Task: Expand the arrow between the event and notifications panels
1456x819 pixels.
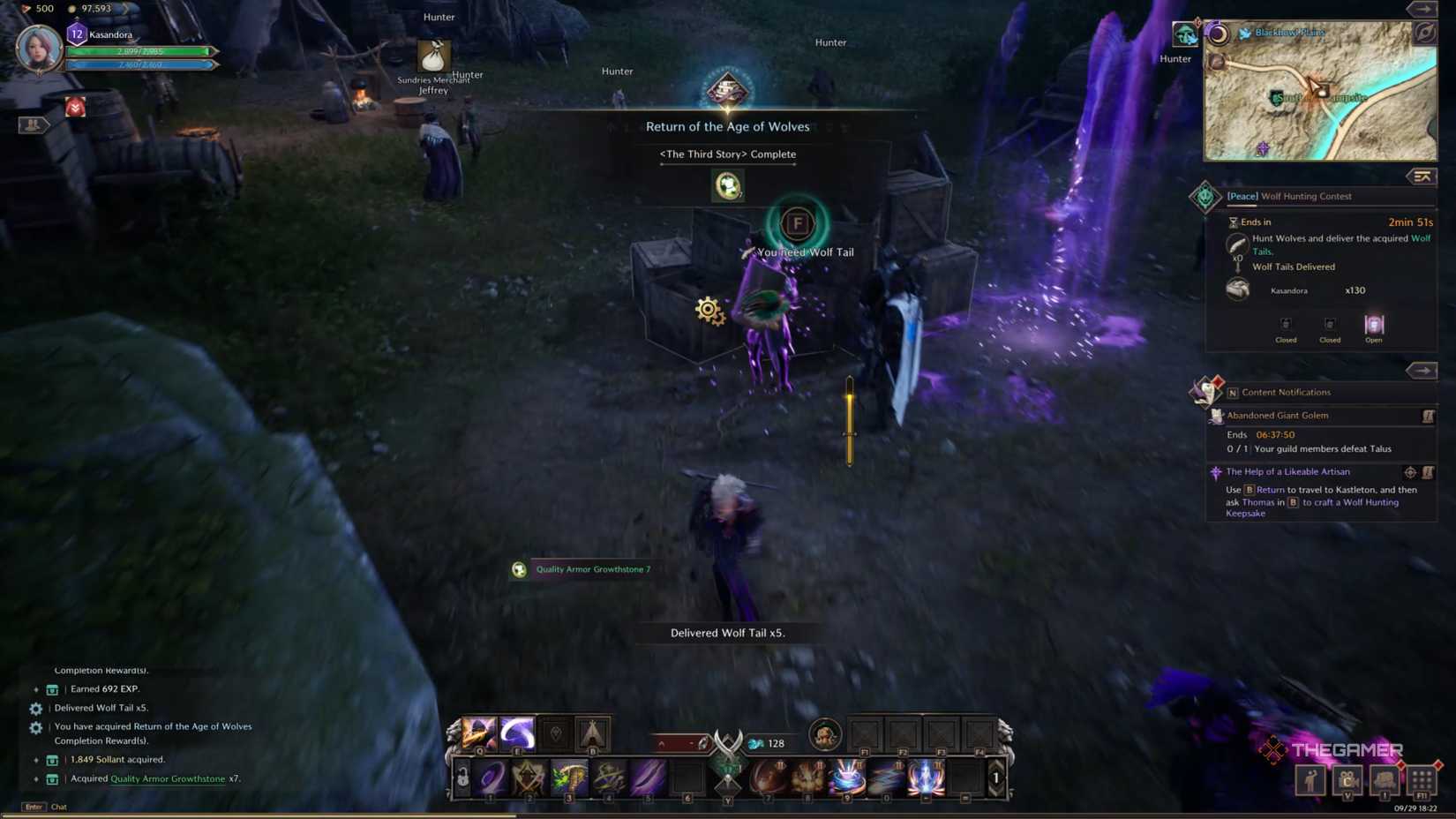Action: click(x=1421, y=370)
